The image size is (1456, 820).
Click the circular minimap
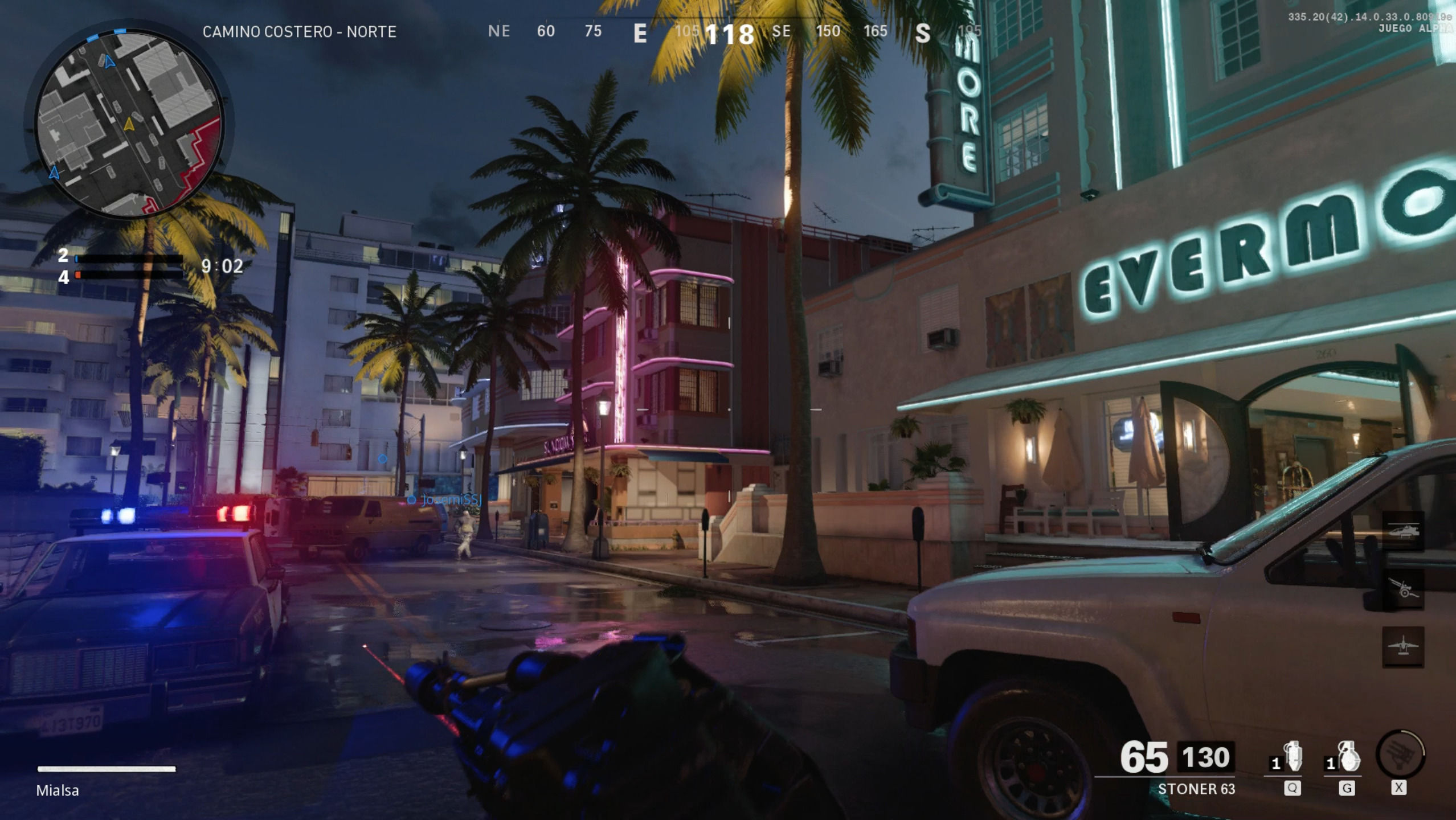click(x=129, y=123)
